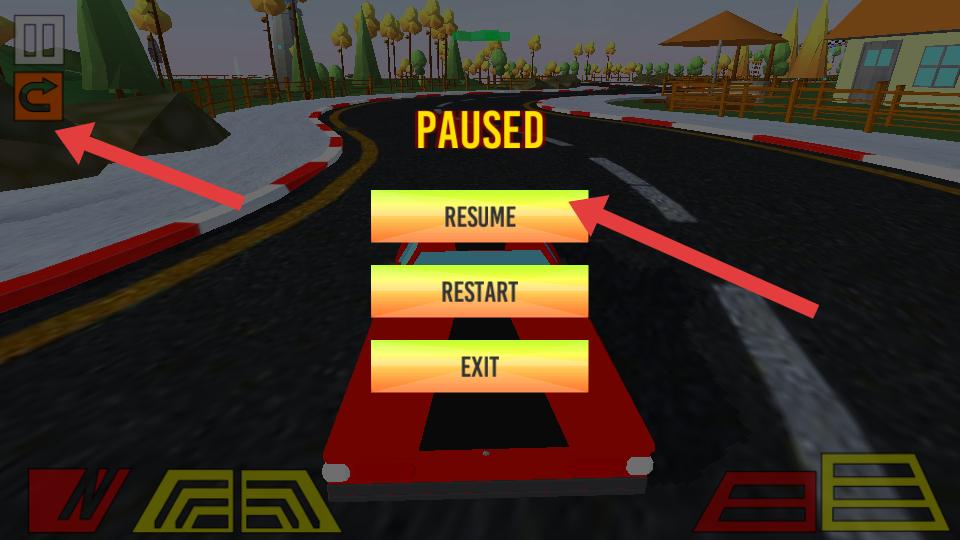Tap the grey pause icon

pyautogui.click(x=40, y=40)
